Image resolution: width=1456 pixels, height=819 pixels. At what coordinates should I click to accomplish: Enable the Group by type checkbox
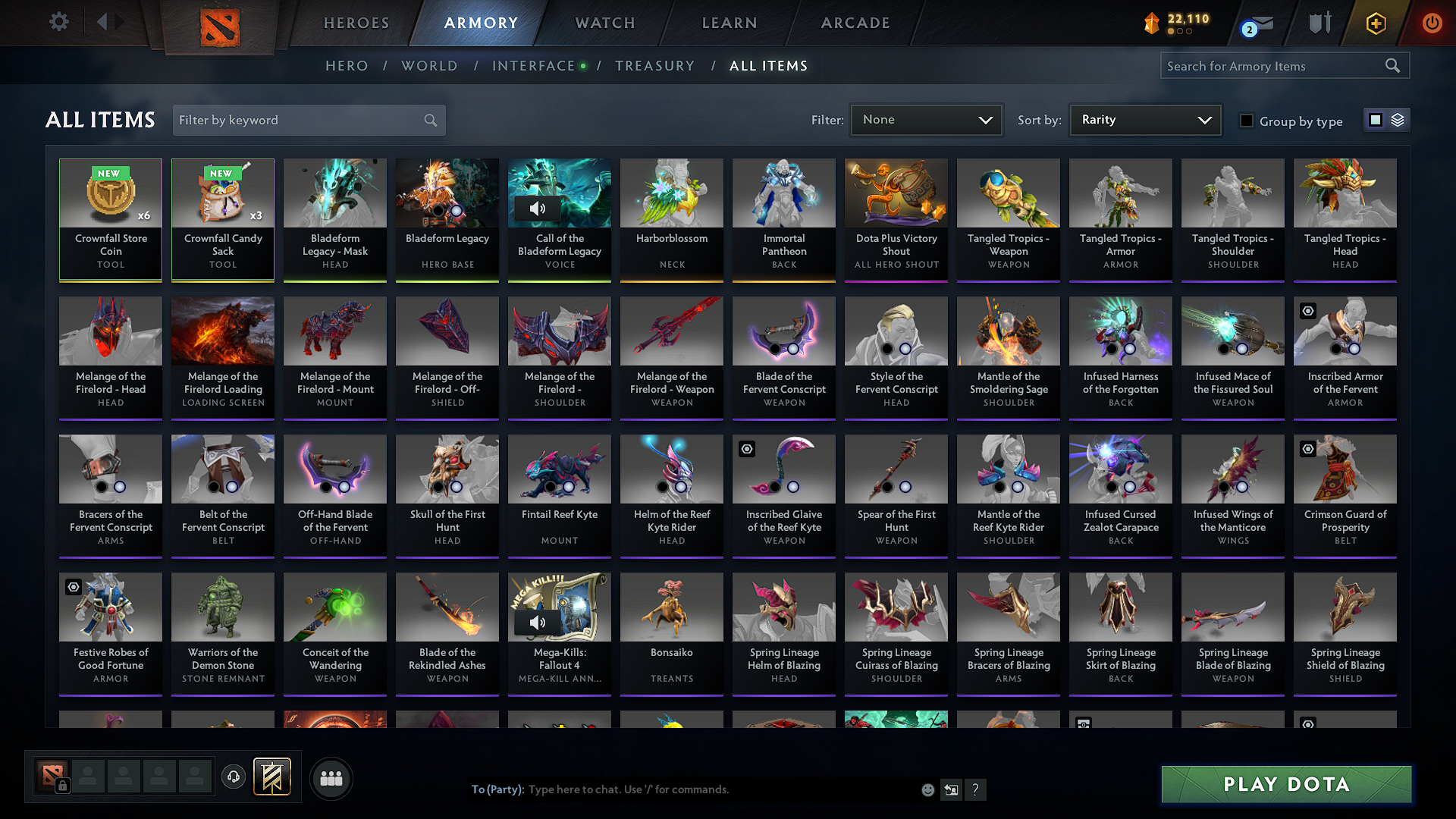point(1246,120)
